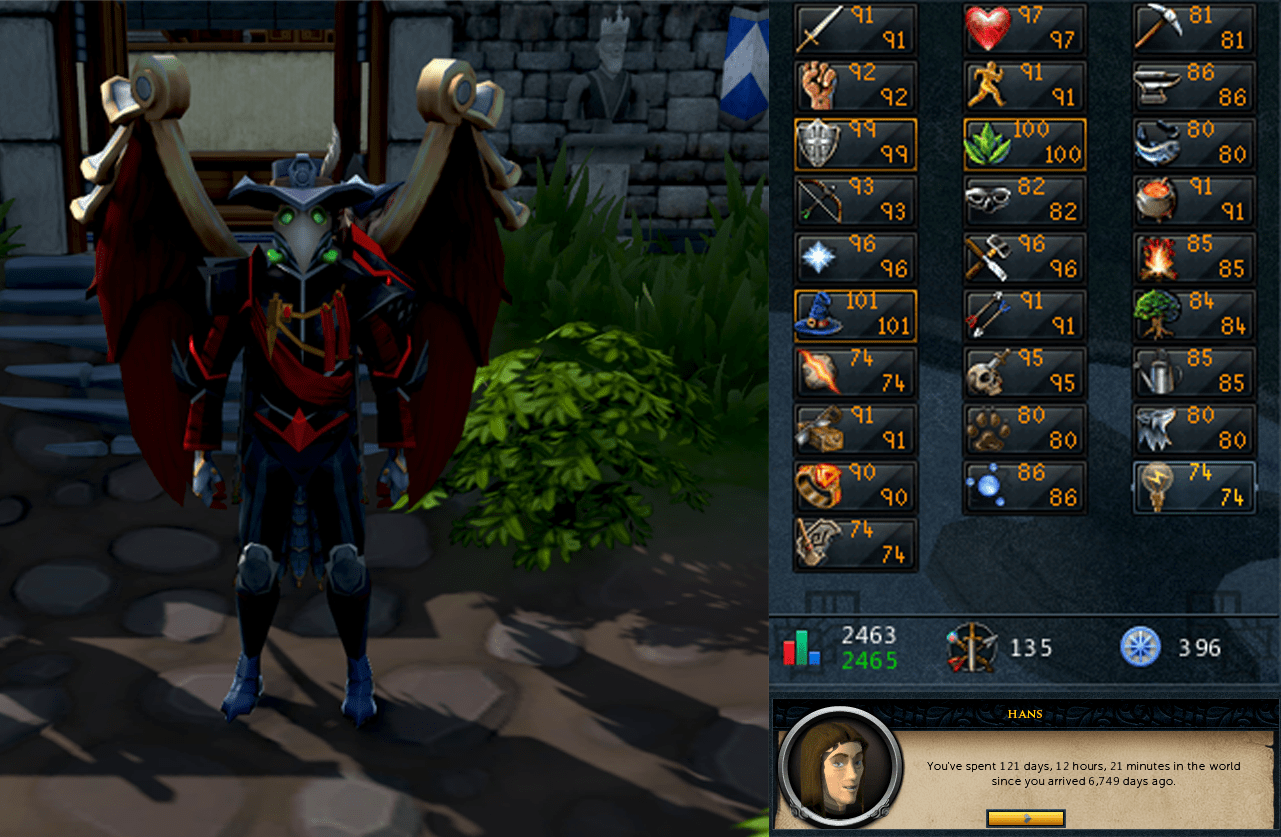The height and width of the screenshot is (837, 1281).
Task: Inspect the level 101 Magic skill
Action: pos(855,315)
